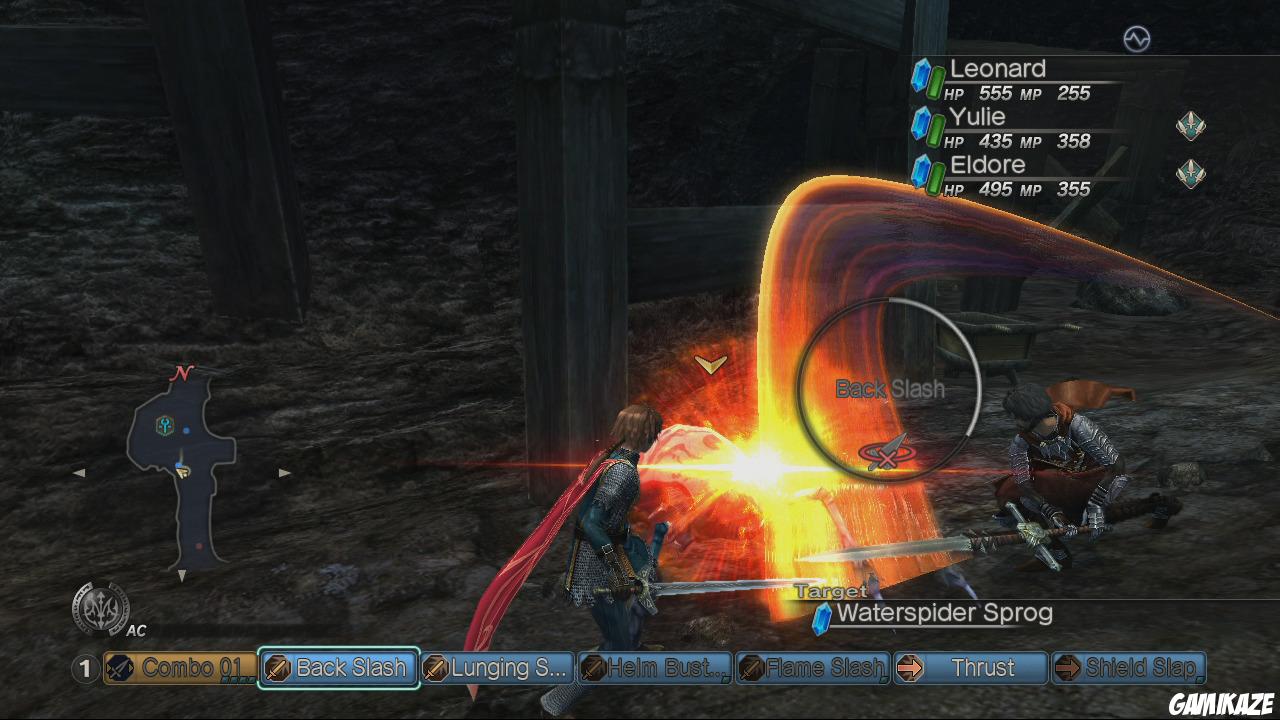
Task: Click the AC emblem gauge icon
Action: pyautogui.click(x=100, y=608)
